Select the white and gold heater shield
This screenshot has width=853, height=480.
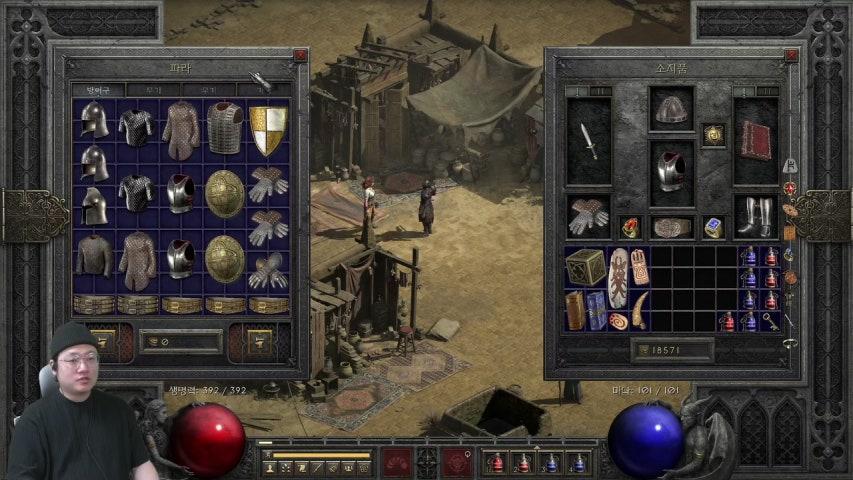pyautogui.click(x=267, y=130)
